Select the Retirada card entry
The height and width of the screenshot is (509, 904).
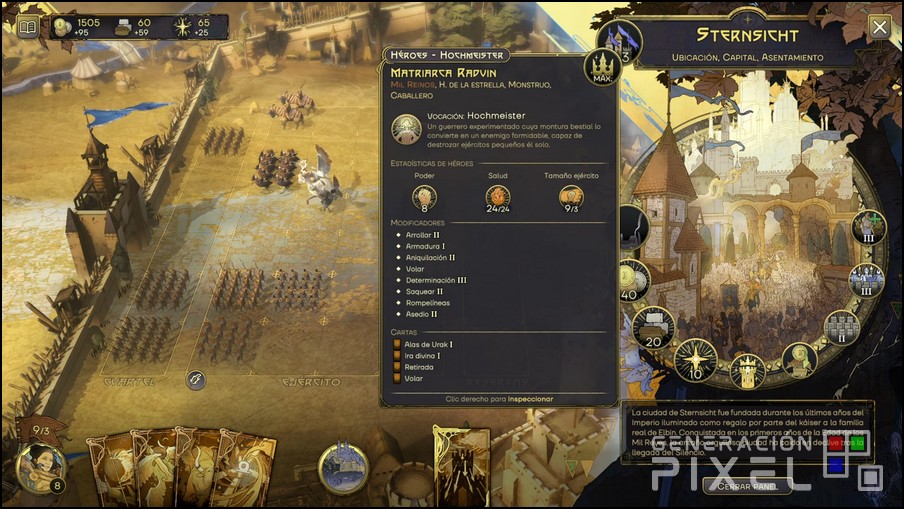pyautogui.click(x=421, y=367)
